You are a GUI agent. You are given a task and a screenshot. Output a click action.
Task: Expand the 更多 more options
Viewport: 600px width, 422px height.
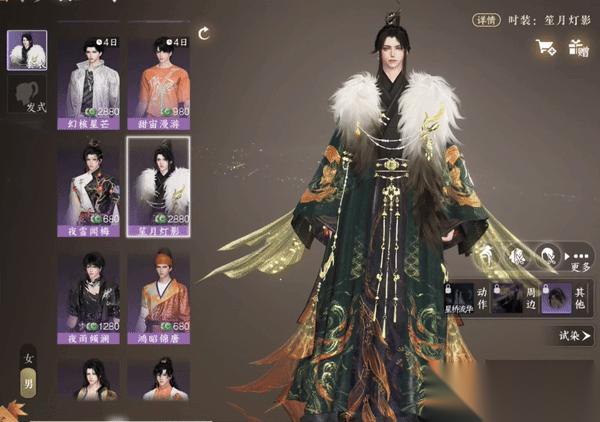pos(580,257)
